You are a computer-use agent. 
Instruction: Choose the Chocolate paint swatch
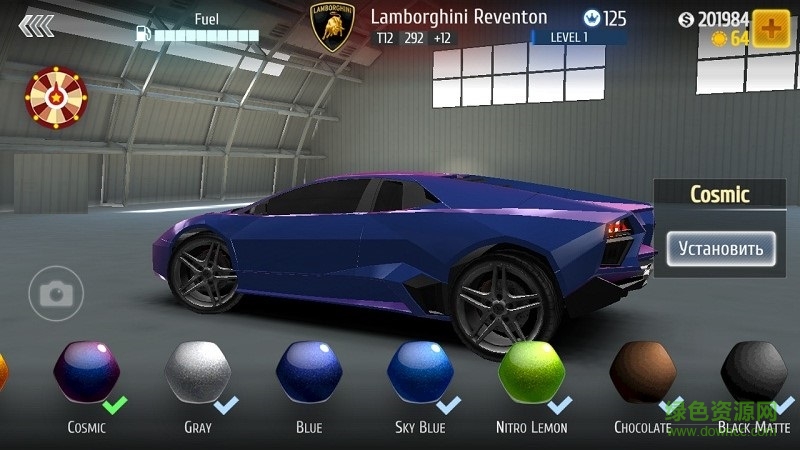click(643, 372)
